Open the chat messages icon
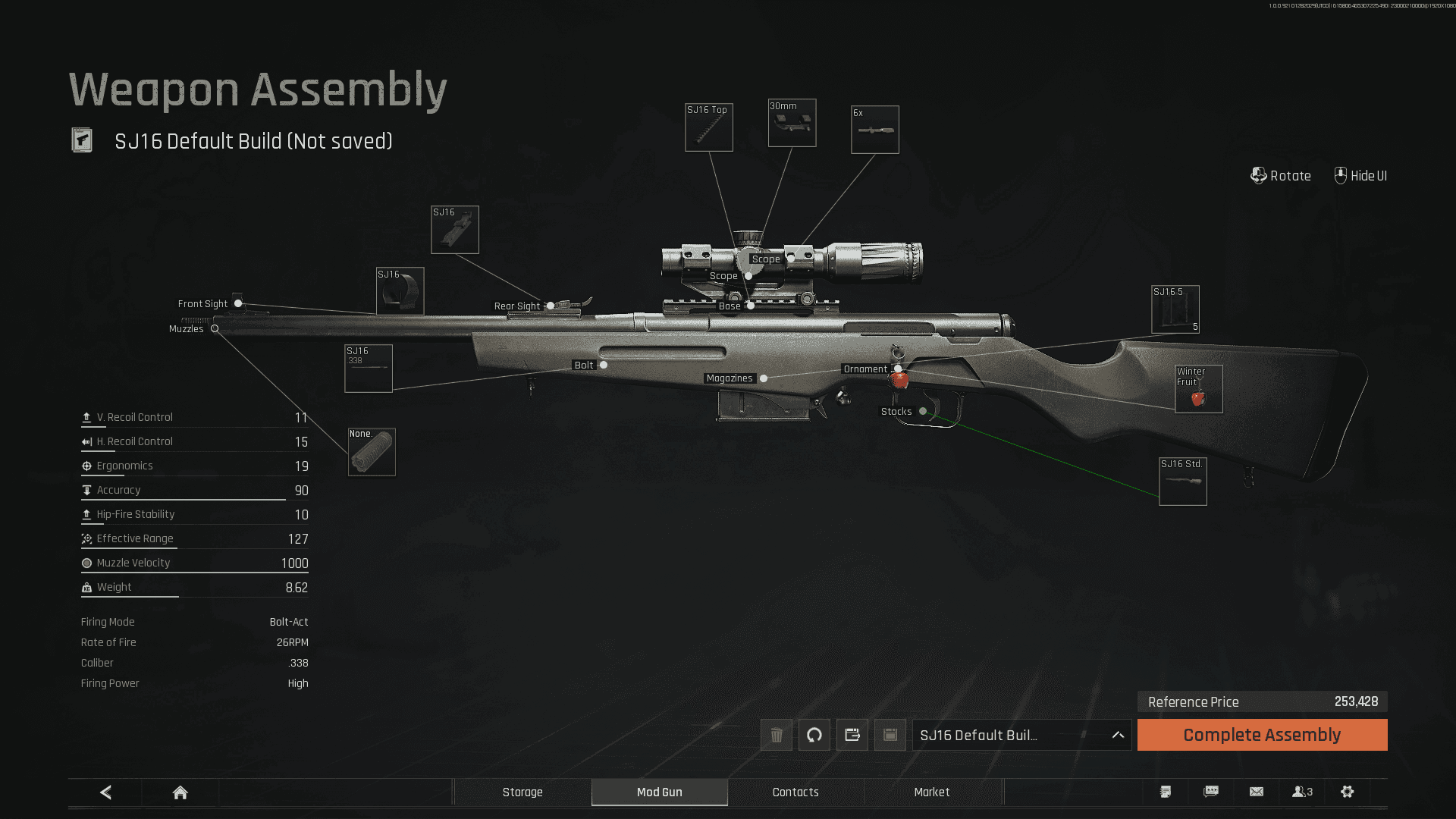The image size is (1456, 819). click(1210, 792)
